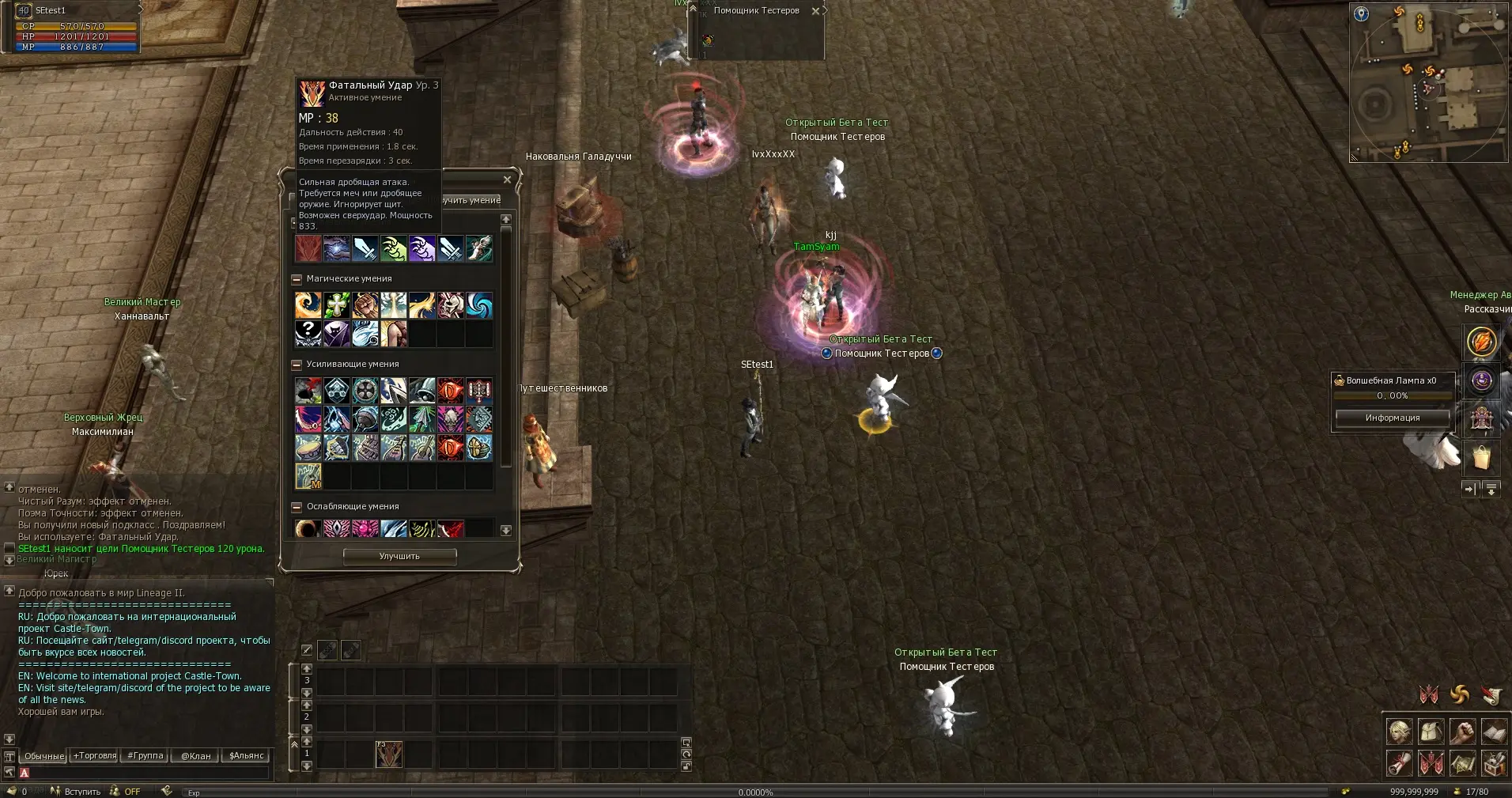Screen dimensions: 1512x798
Task: Open the character portrait menu icon
Action: pos(1400,732)
